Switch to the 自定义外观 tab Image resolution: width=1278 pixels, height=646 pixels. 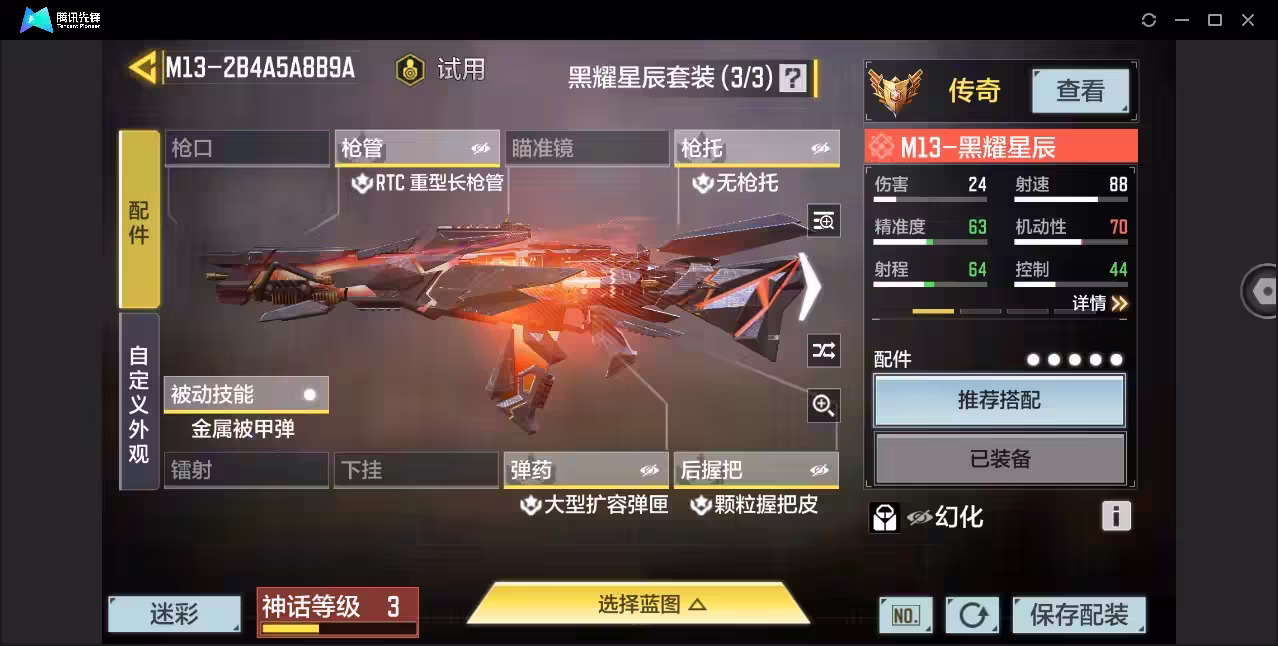(x=139, y=402)
